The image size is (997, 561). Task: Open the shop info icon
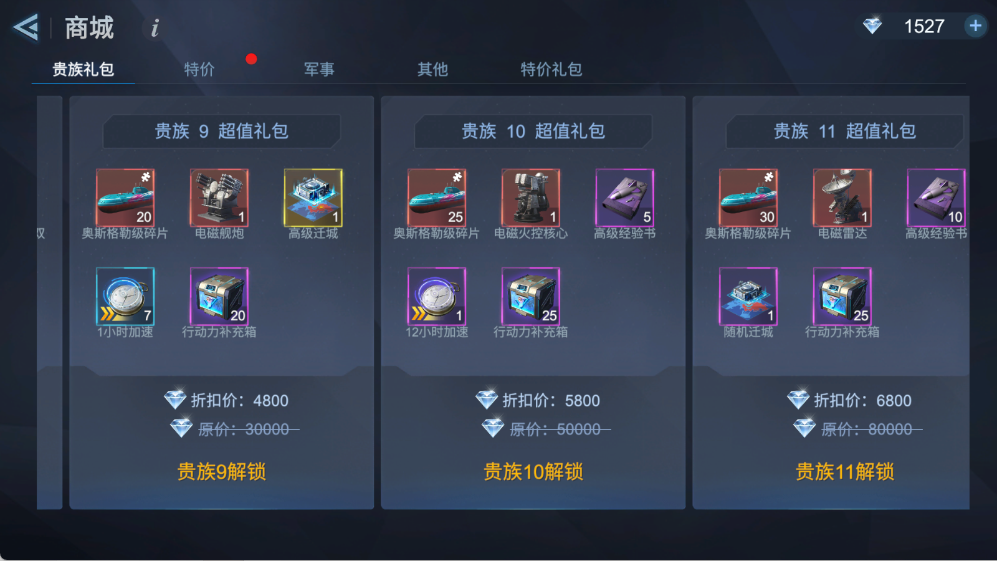coord(155,28)
